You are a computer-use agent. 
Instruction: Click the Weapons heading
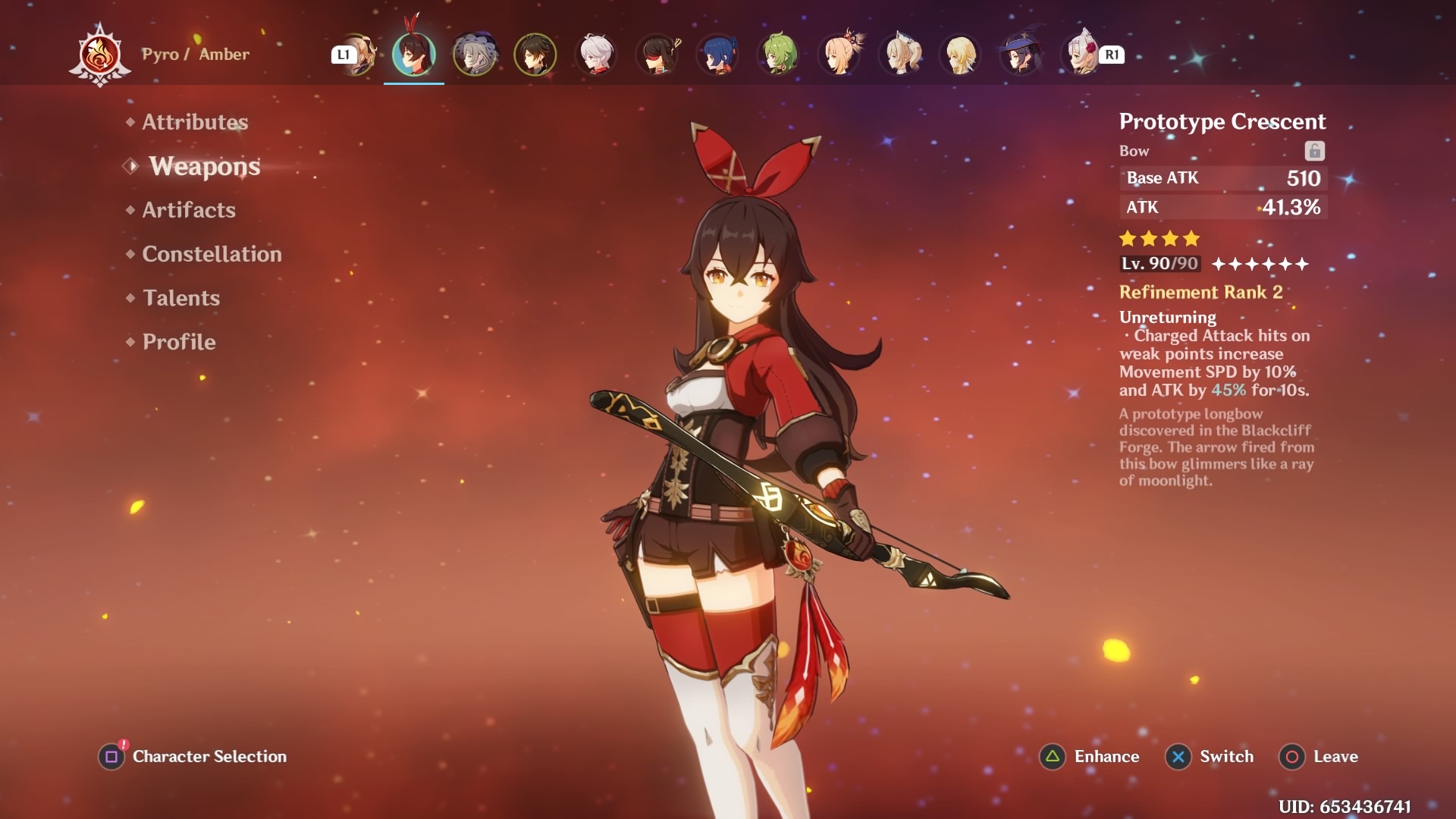(203, 167)
